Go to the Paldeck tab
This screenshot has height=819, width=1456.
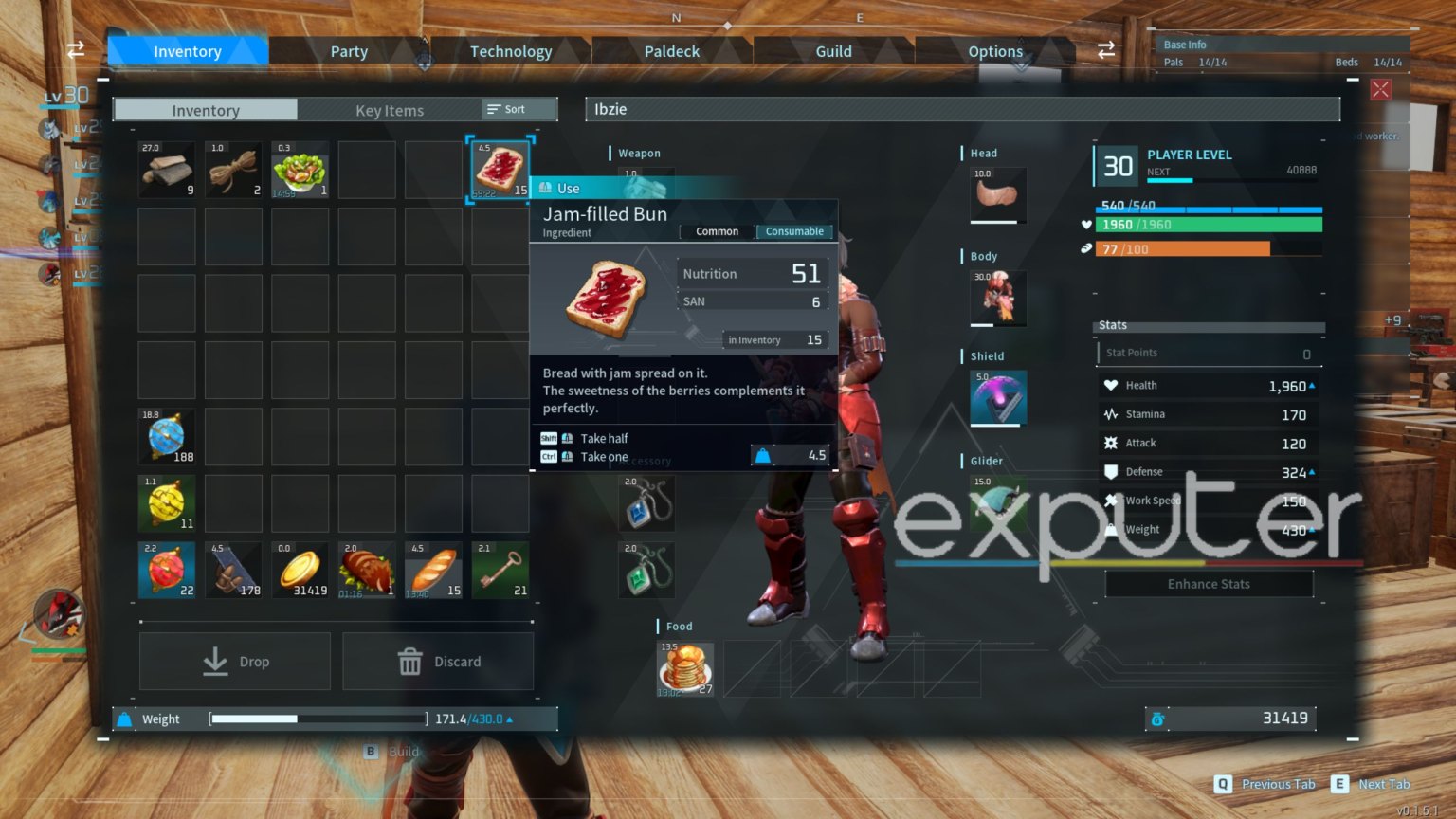(x=672, y=51)
